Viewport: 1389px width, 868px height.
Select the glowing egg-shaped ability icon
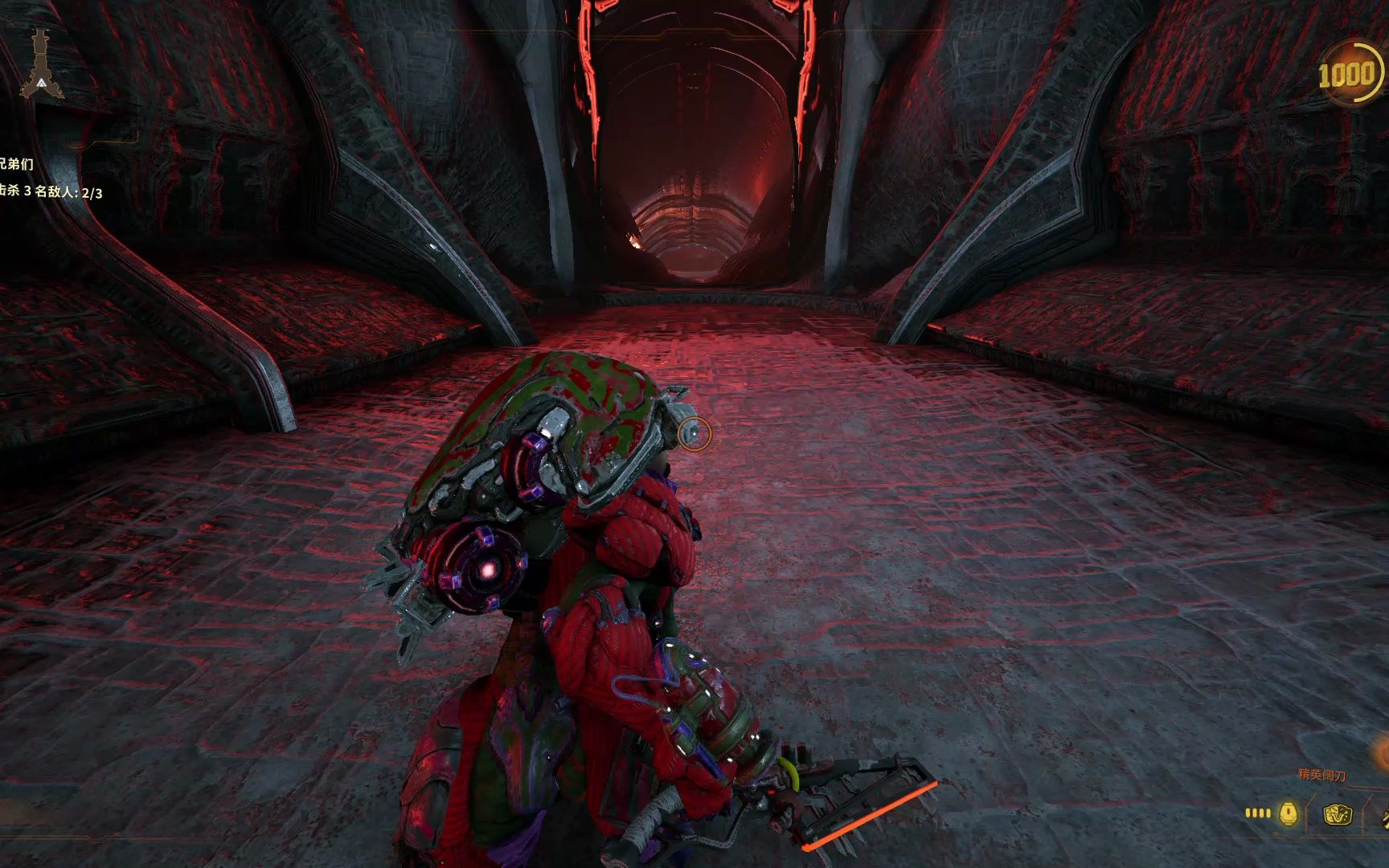point(1288,813)
